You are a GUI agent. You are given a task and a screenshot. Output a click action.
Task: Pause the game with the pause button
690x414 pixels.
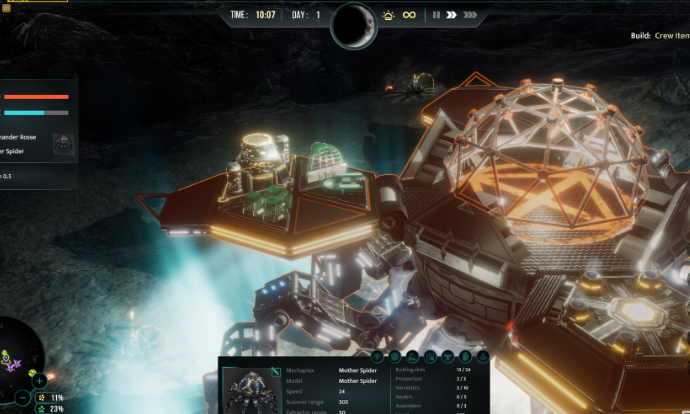(436, 15)
